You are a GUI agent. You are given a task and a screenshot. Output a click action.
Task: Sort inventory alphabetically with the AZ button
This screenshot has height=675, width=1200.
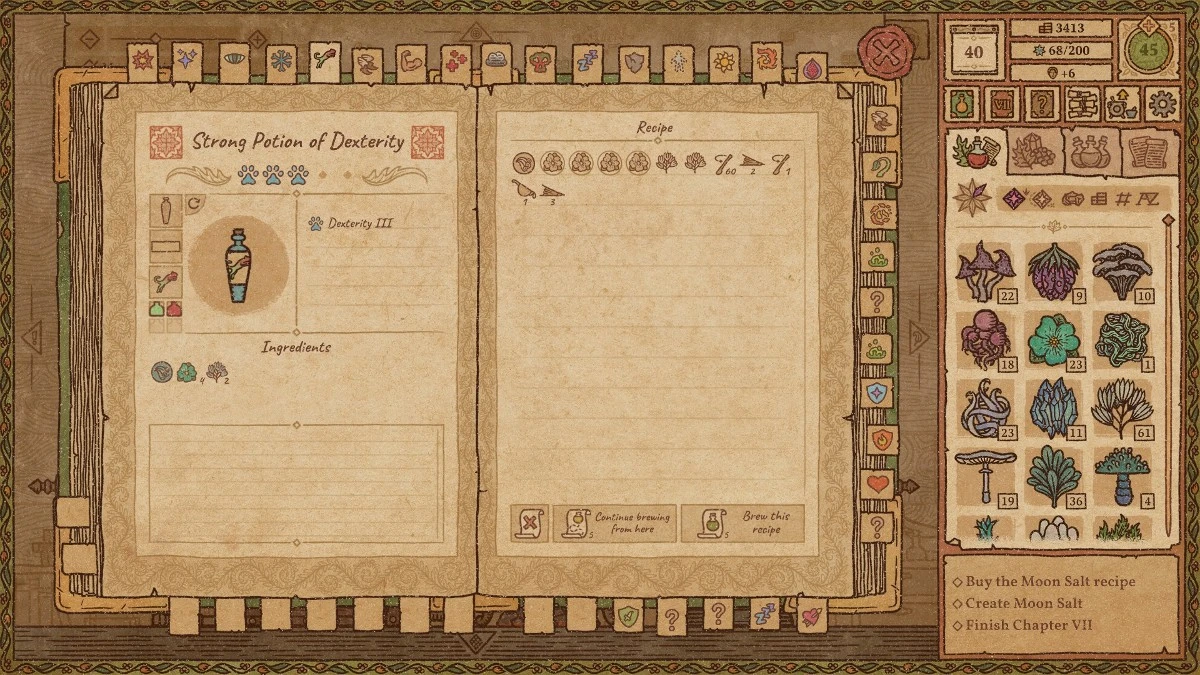click(1148, 198)
